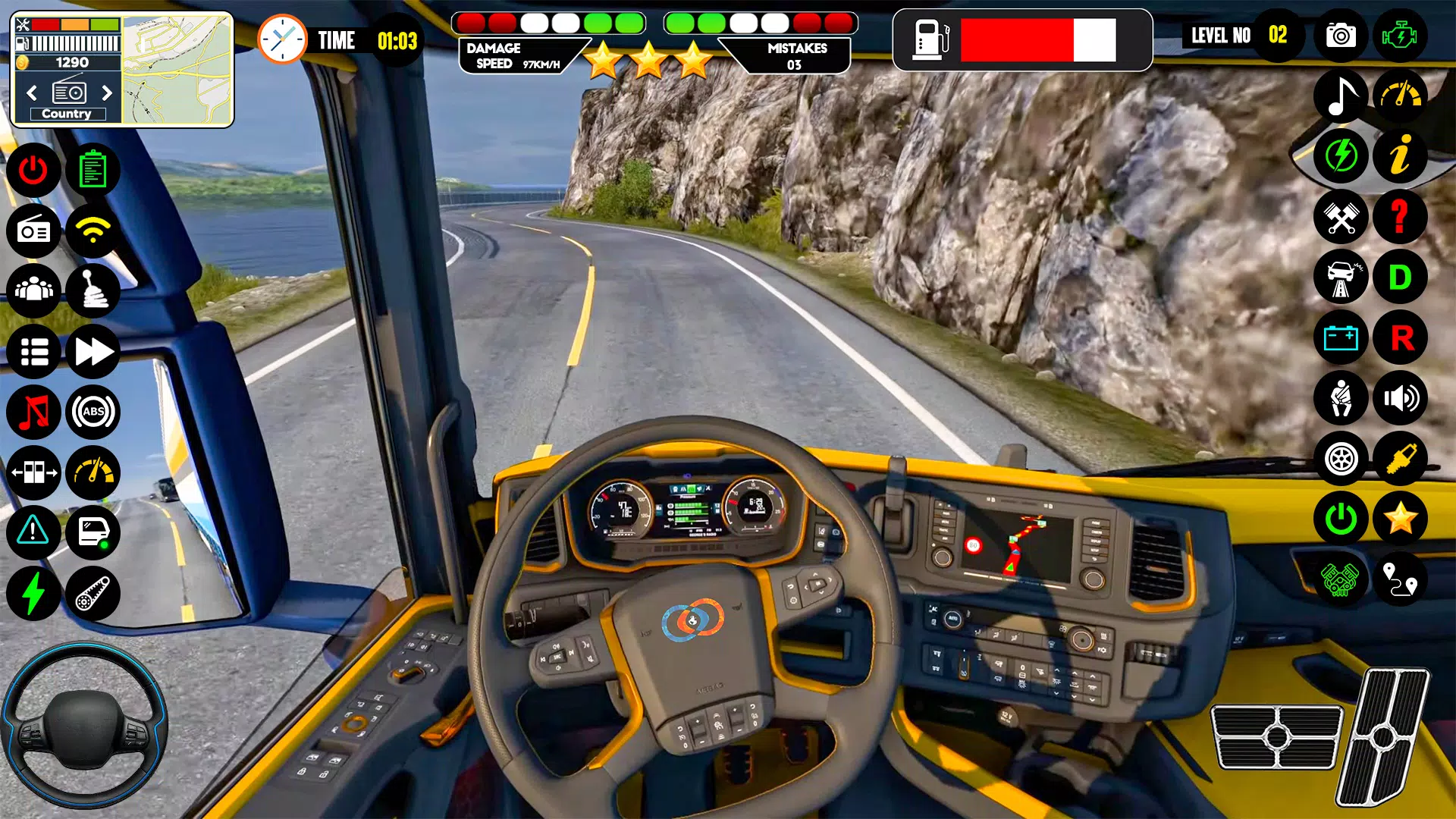Viewport: 1456px width, 819px height.
Task: Expand the mission list icon
Action: [x=33, y=351]
